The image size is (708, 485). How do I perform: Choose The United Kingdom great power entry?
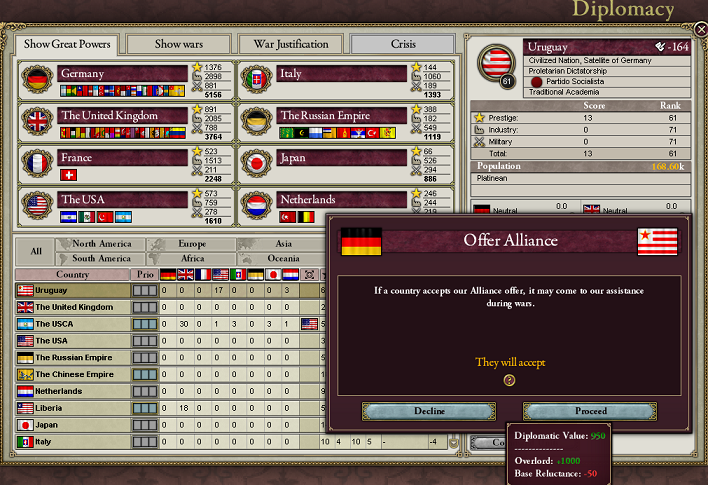click(122, 116)
